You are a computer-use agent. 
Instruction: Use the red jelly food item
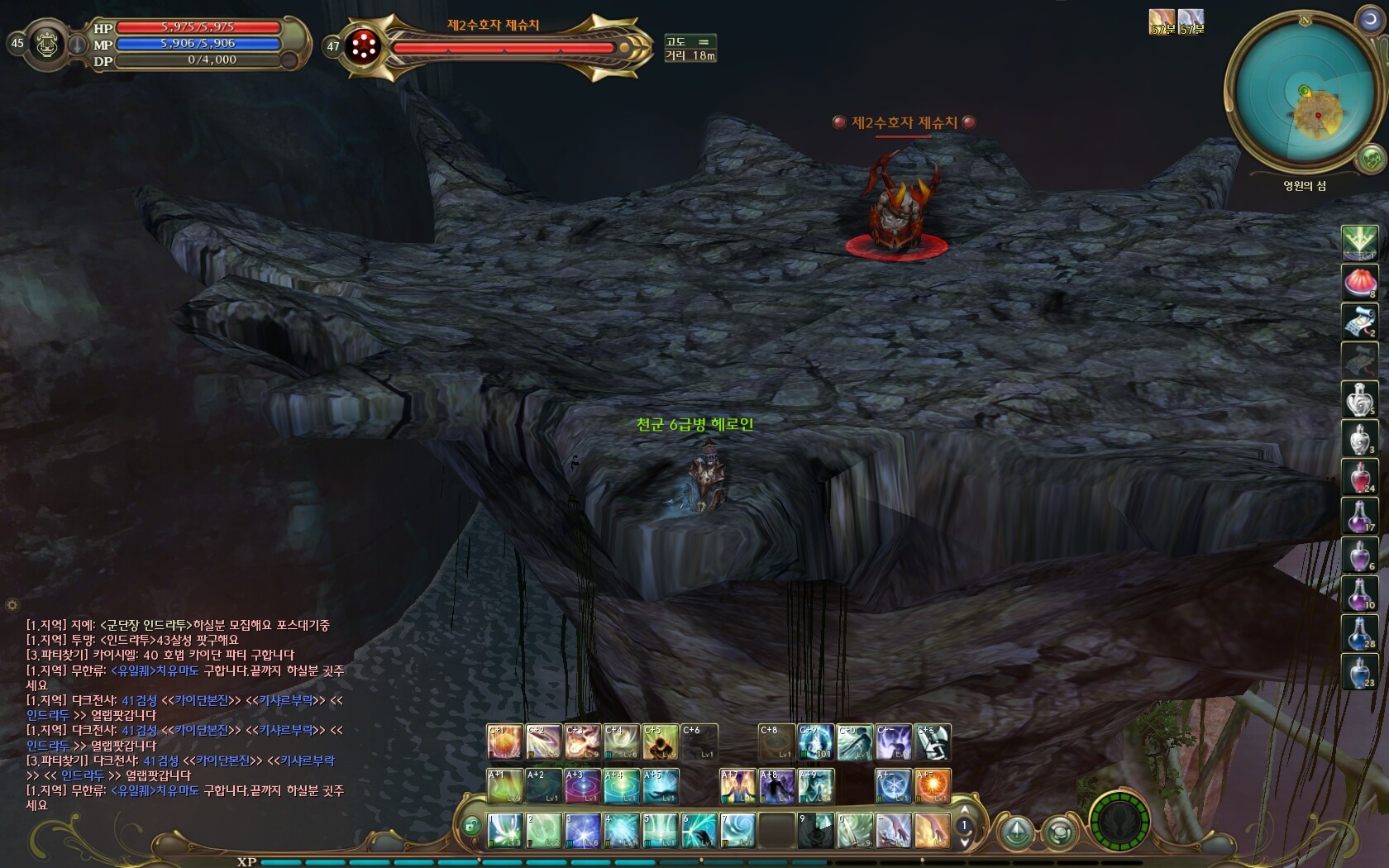tap(1358, 281)
